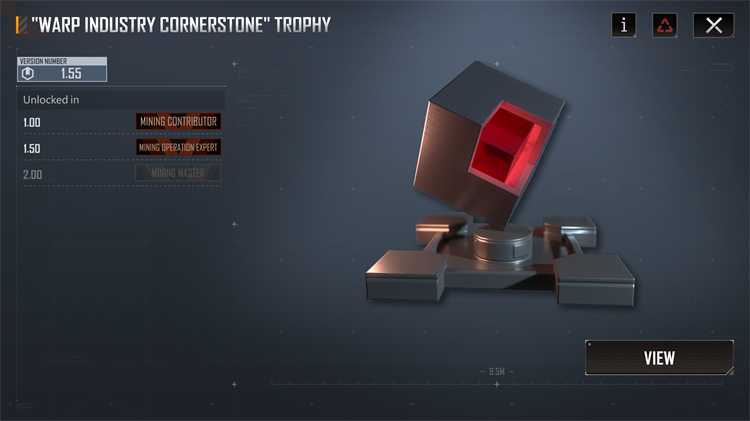Select the Mining Contributor tag
The height and width of the screenshot is (421, 750).
[178, 122]
